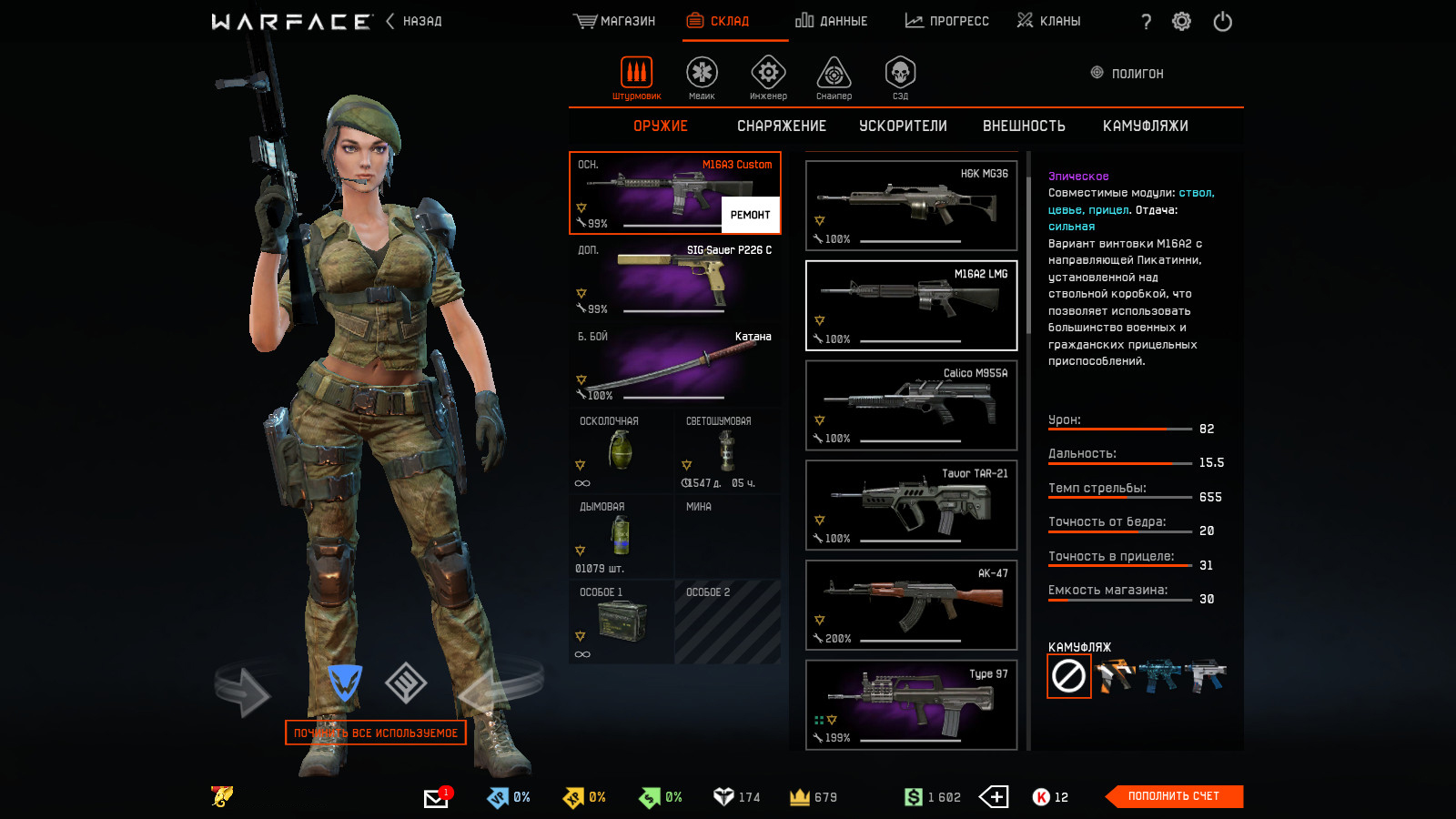Repair all with Починить все используемое
1456x819 pixels.
pyautogui.click(x=375, y=733)
